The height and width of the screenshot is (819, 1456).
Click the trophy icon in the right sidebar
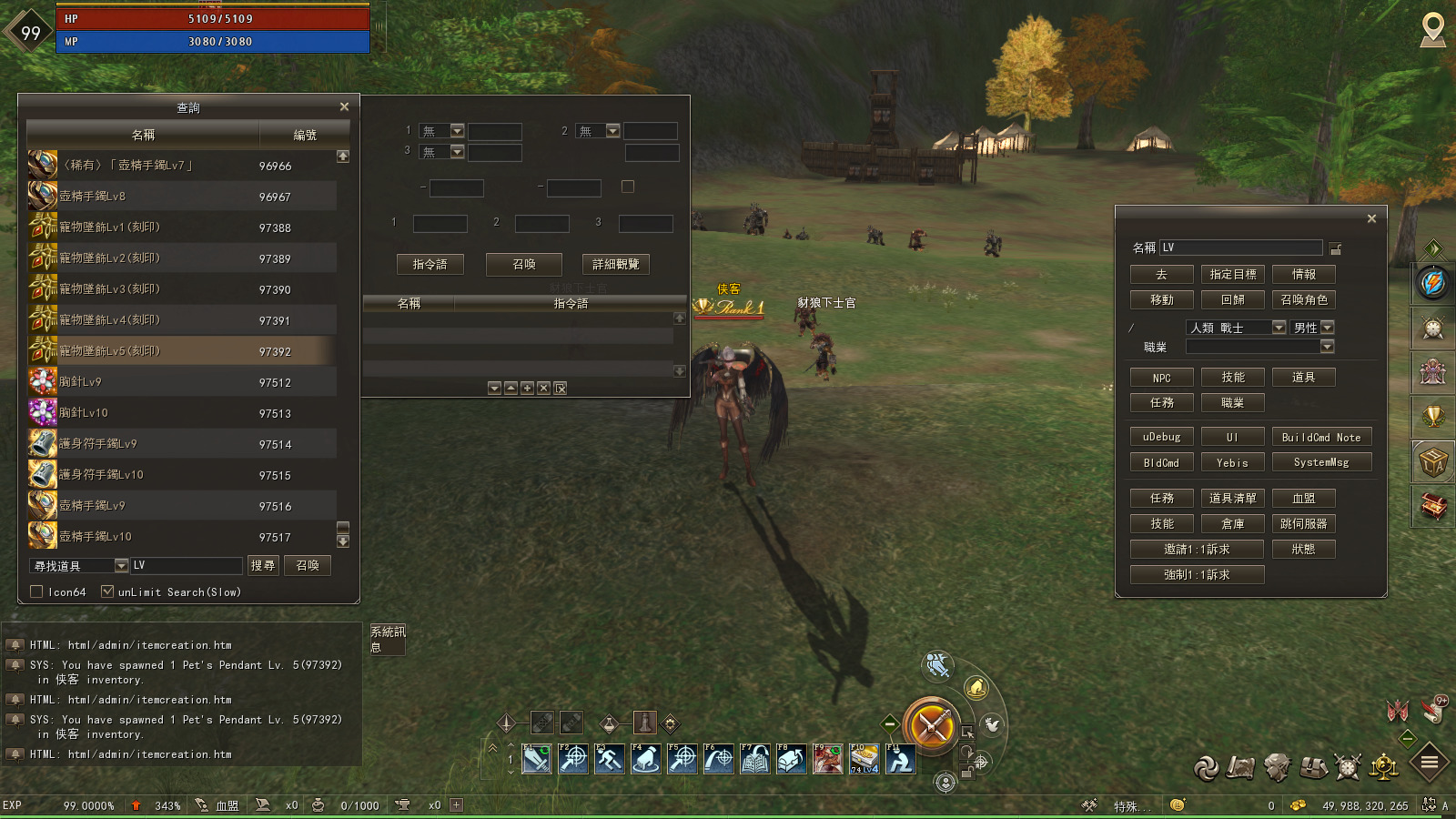pyautogui.click(x=1433, y=418)
